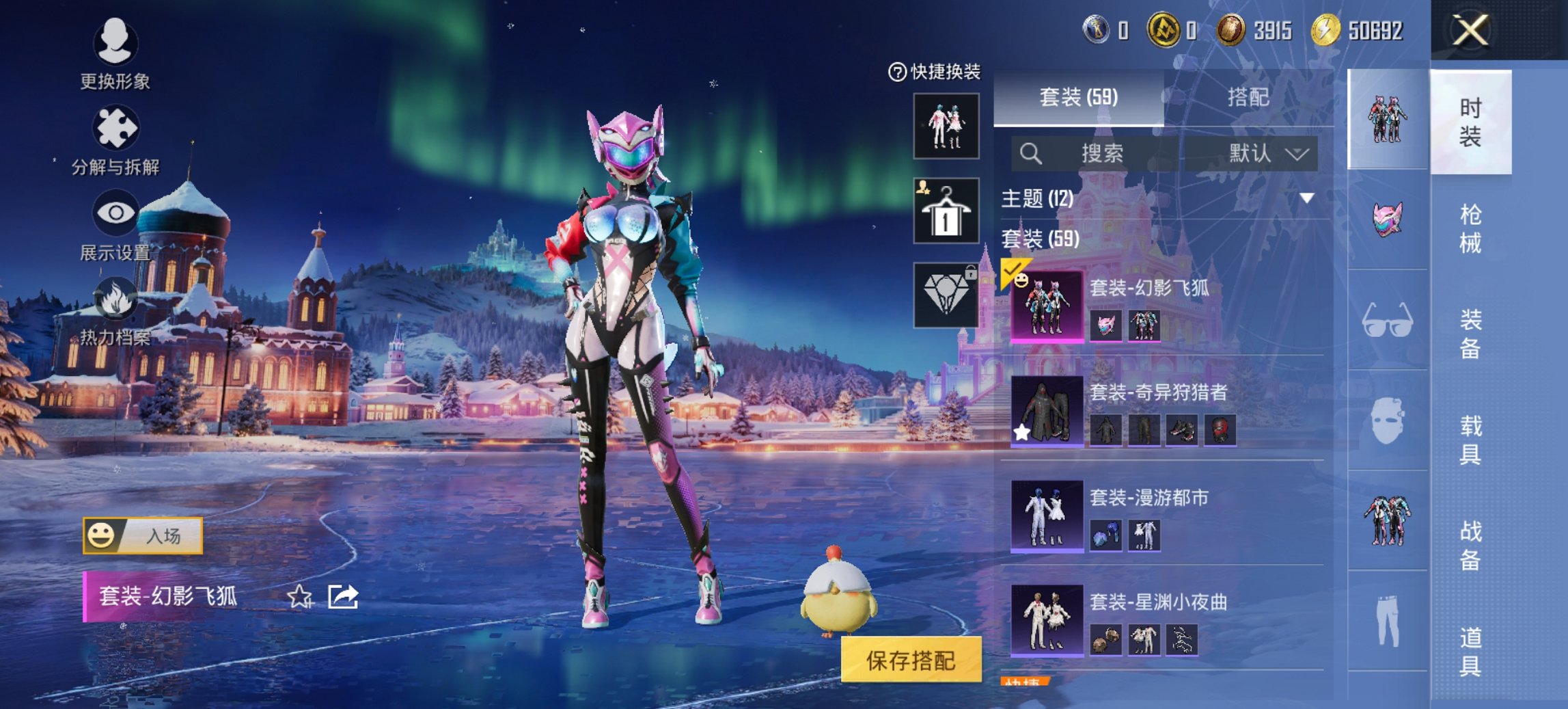Select the glasses accessory slot icon
This screenshot has width=1568, height=709.
pyautogui.click(x=1387, y=319)
